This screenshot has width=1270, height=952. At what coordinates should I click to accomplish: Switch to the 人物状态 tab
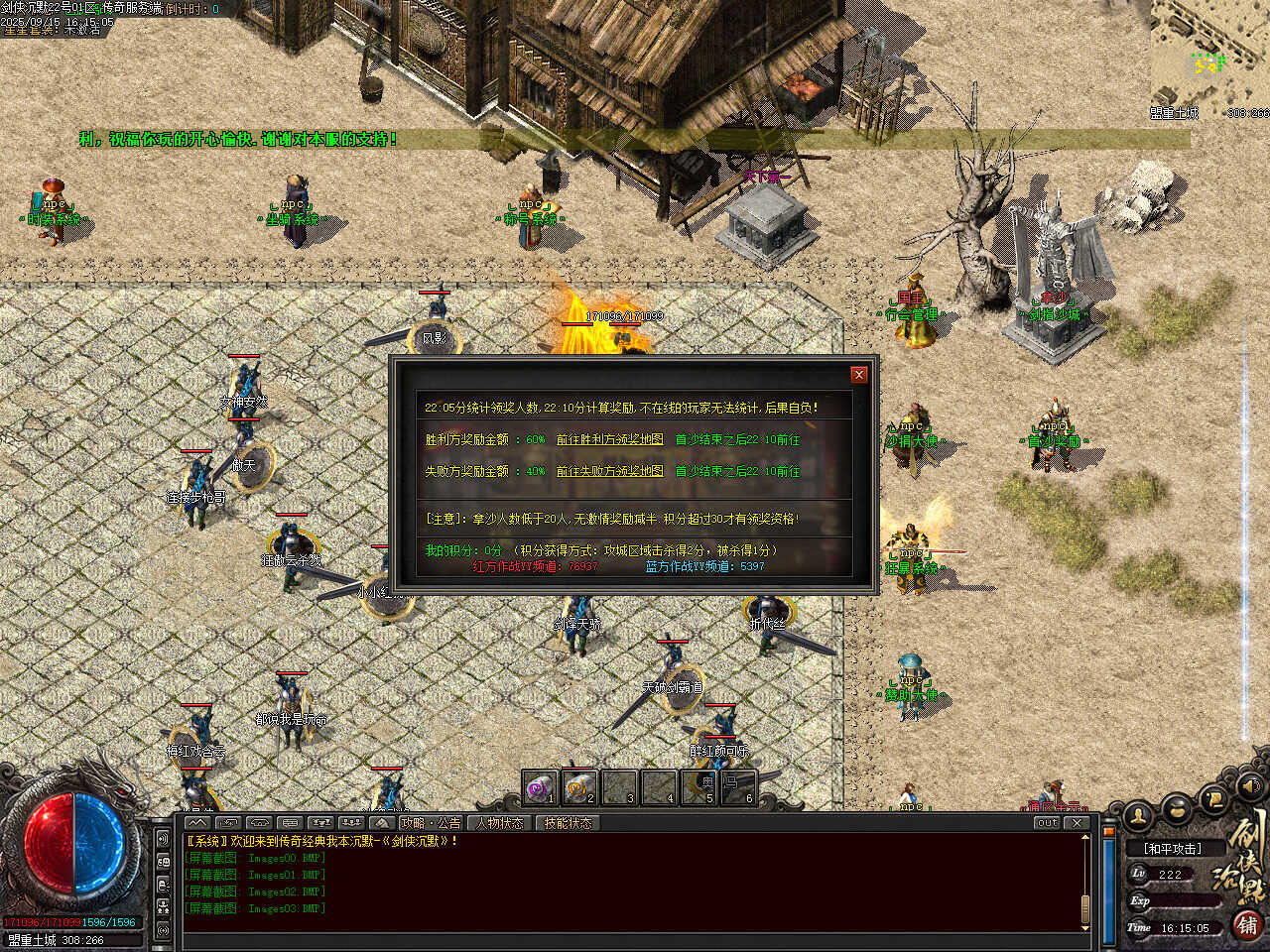point(499,822)
